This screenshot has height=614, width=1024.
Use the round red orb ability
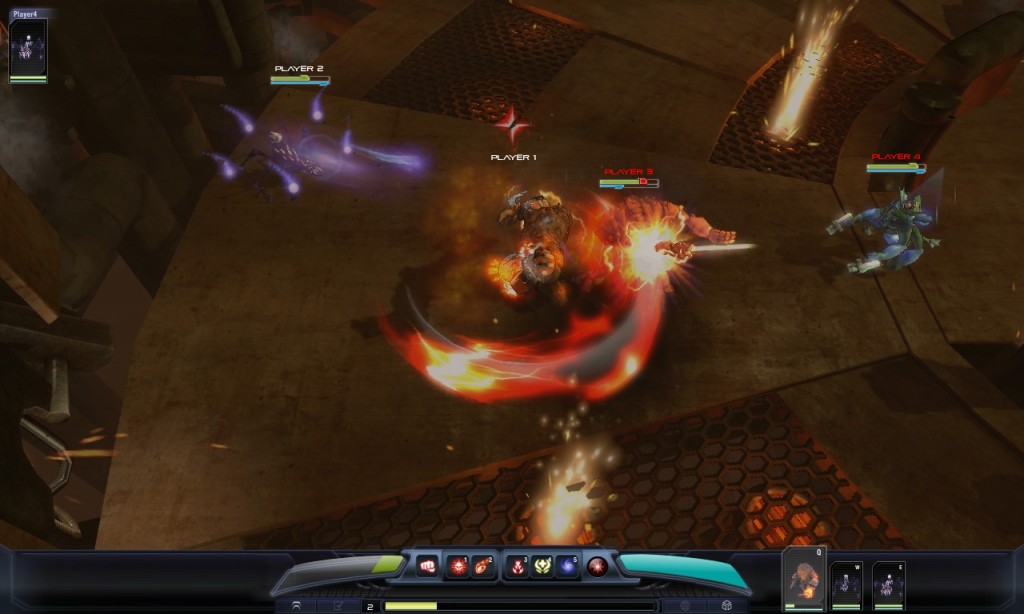pos(598,566)
